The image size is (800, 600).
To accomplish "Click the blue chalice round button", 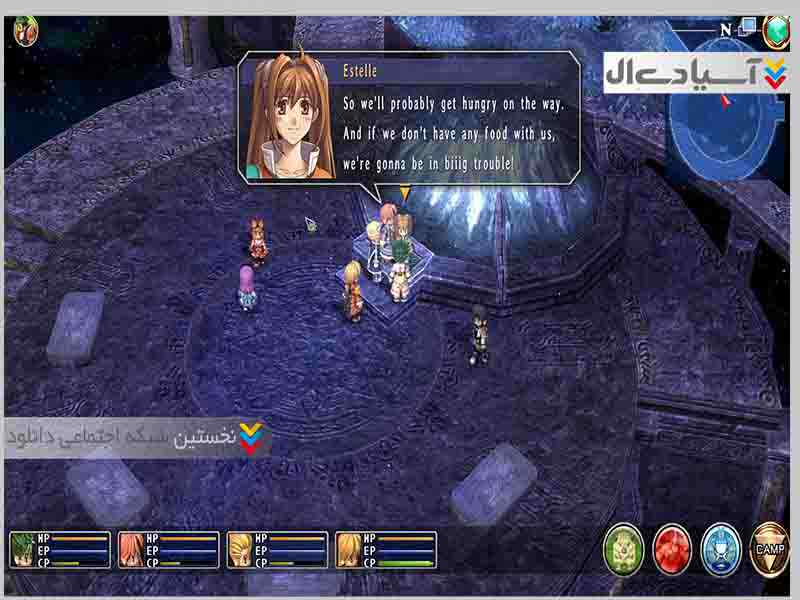I will point(721,548).
